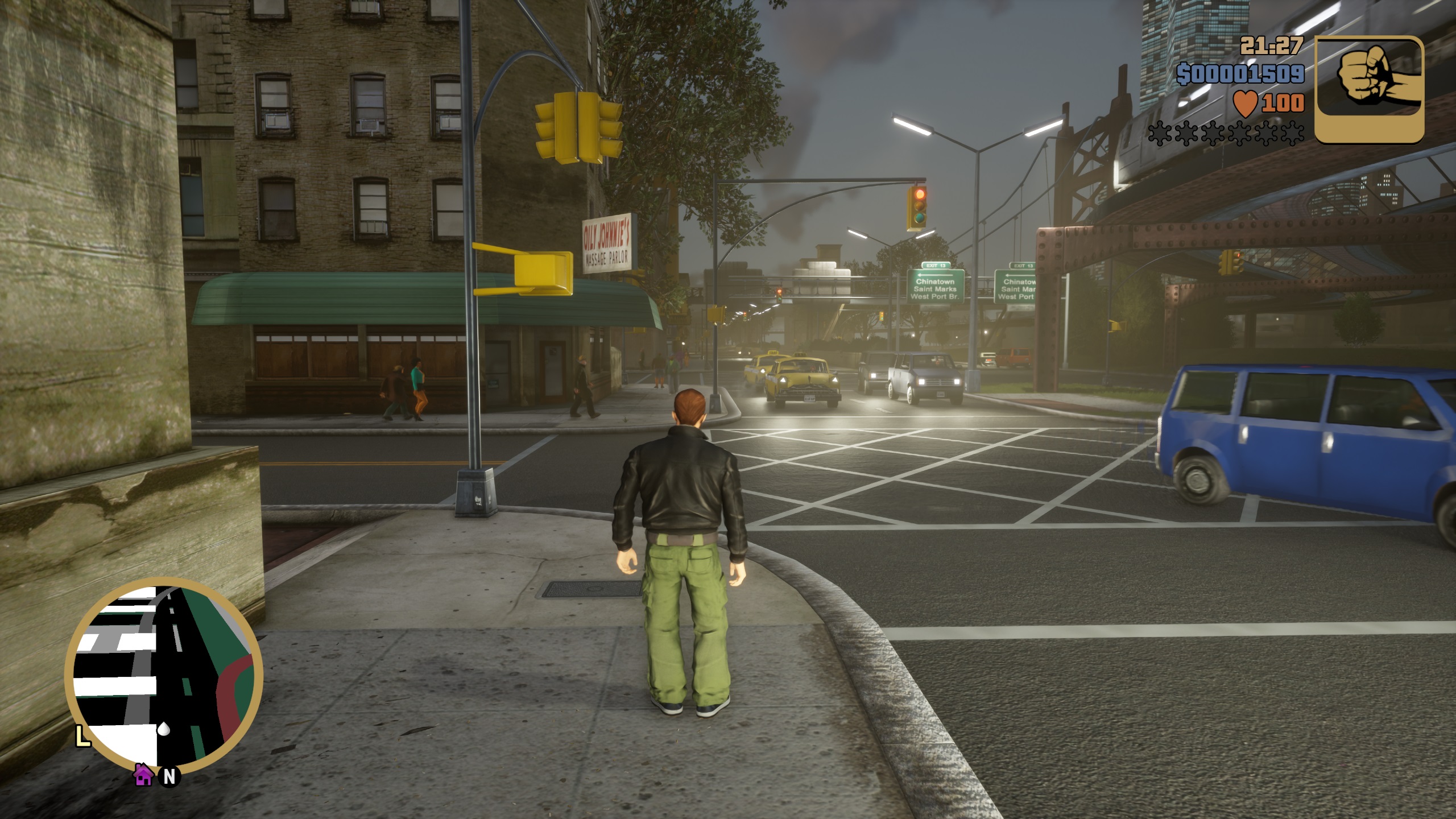
Task: Click the north compass marker on minimap
Action: click(169, 777)
